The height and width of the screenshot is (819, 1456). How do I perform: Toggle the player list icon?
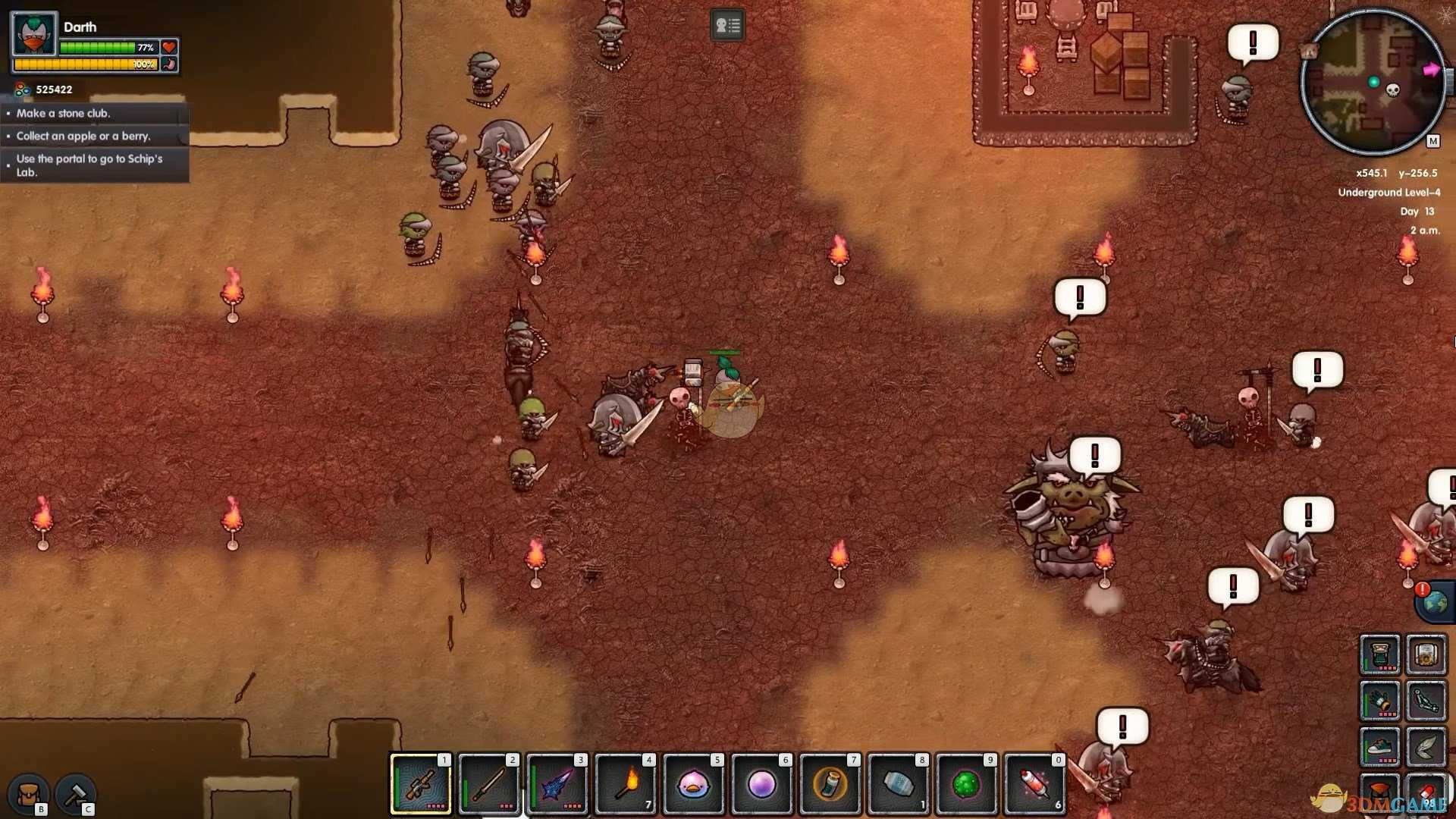(727, 26)
